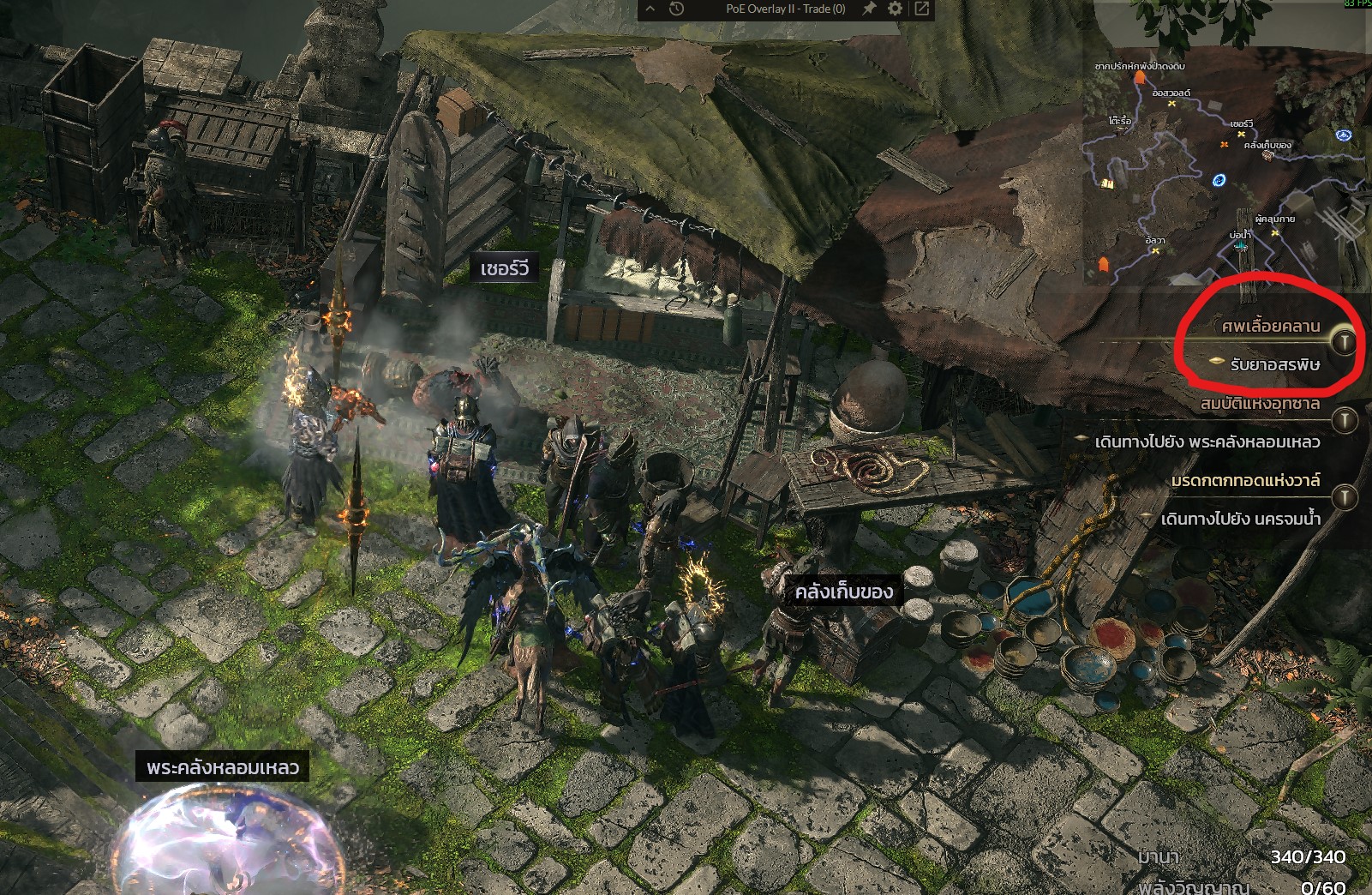Select the ศพเลื้อยคลาน quest title

pyautogui.click(x=1270, y=326)
